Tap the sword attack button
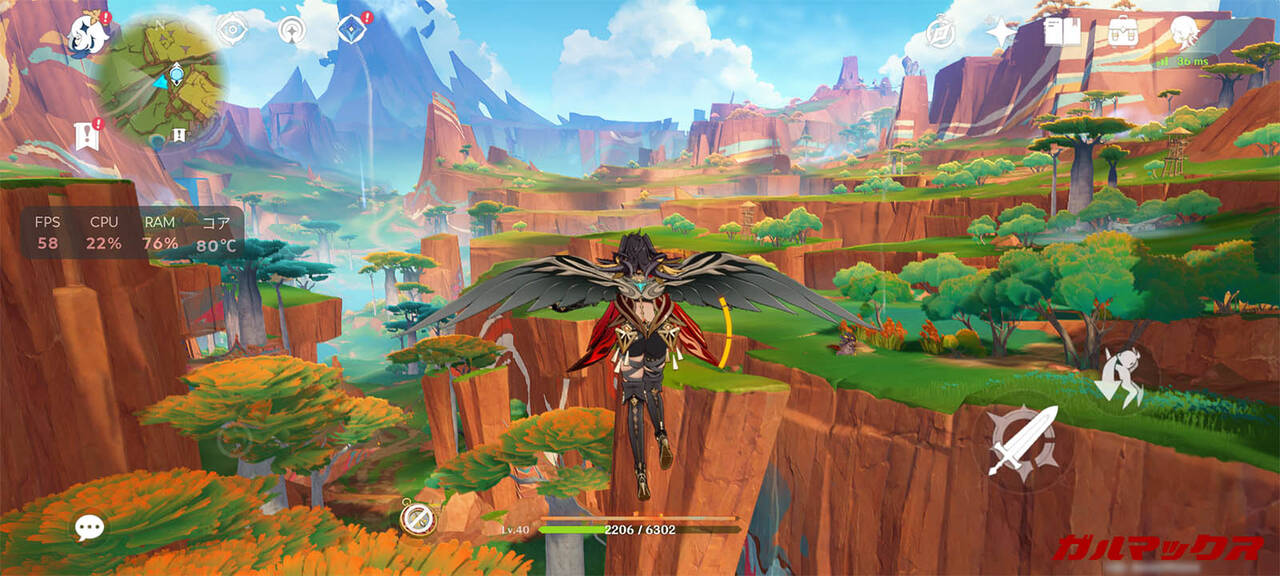Image resolution: width=1280 pixels, height=576 pixels. coord(1022,441)
